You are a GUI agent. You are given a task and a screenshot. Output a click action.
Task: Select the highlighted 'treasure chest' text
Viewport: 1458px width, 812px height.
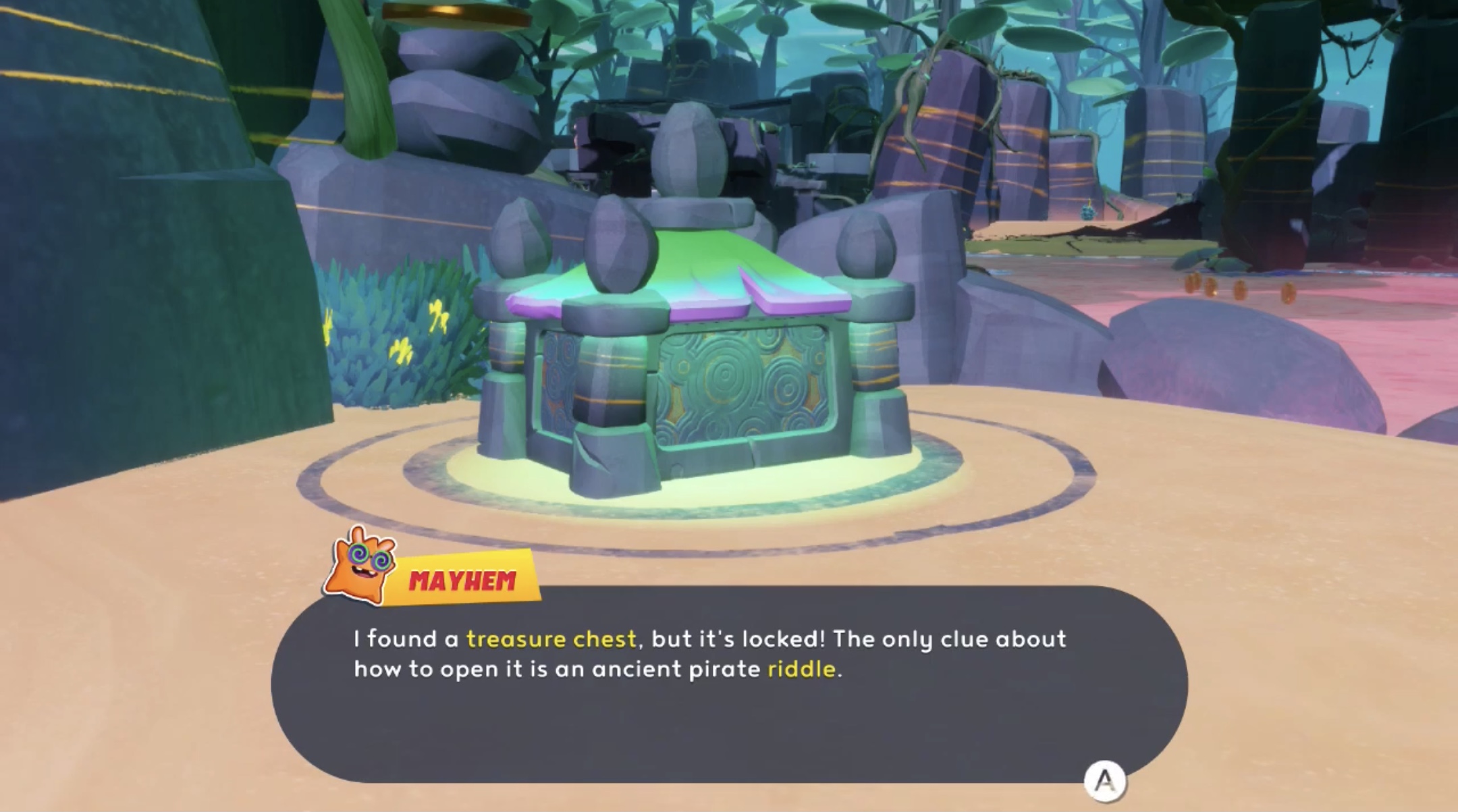pyautogui.click(x=552, y=639)
